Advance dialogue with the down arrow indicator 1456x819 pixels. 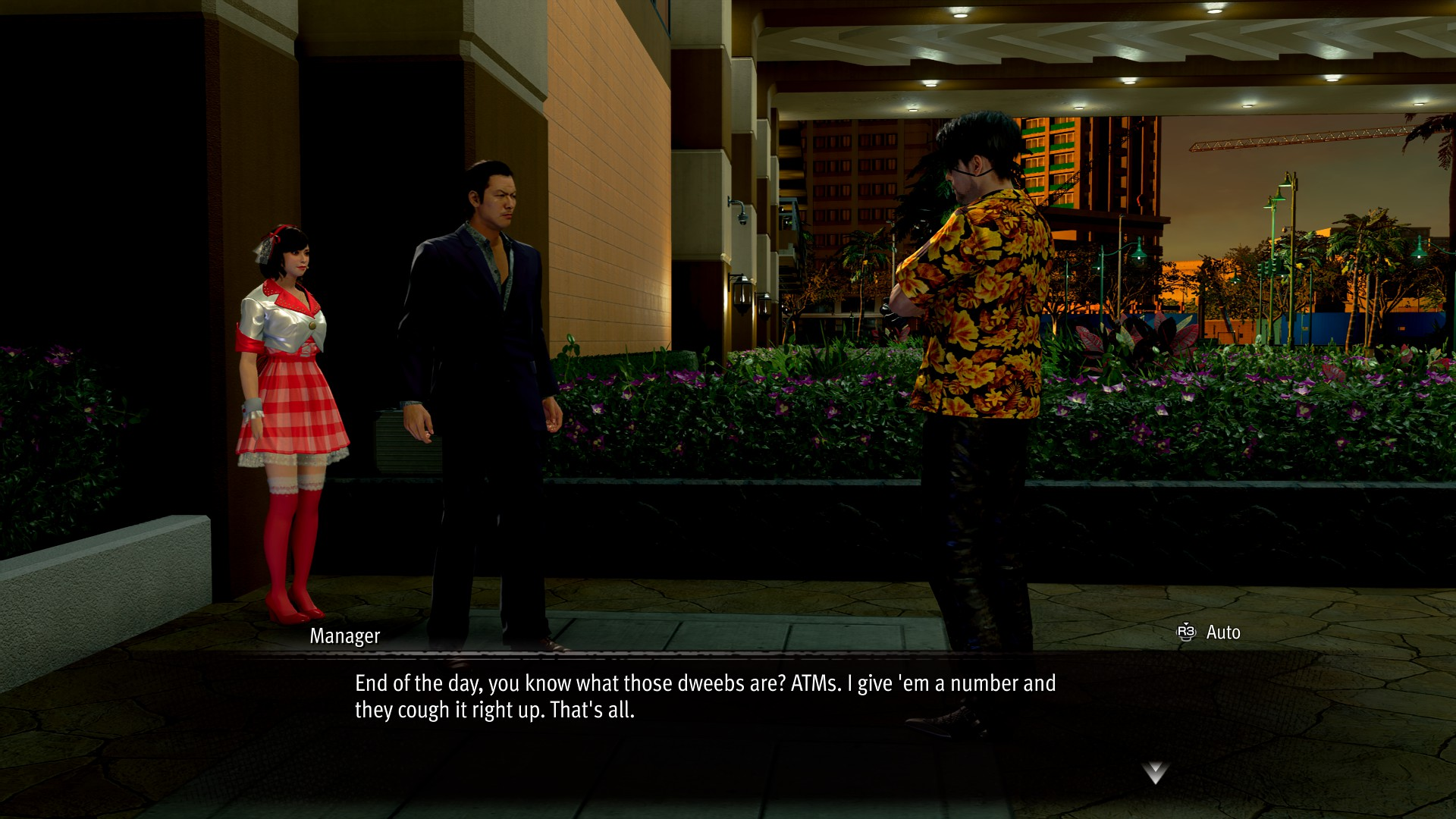click(1154, 773)
